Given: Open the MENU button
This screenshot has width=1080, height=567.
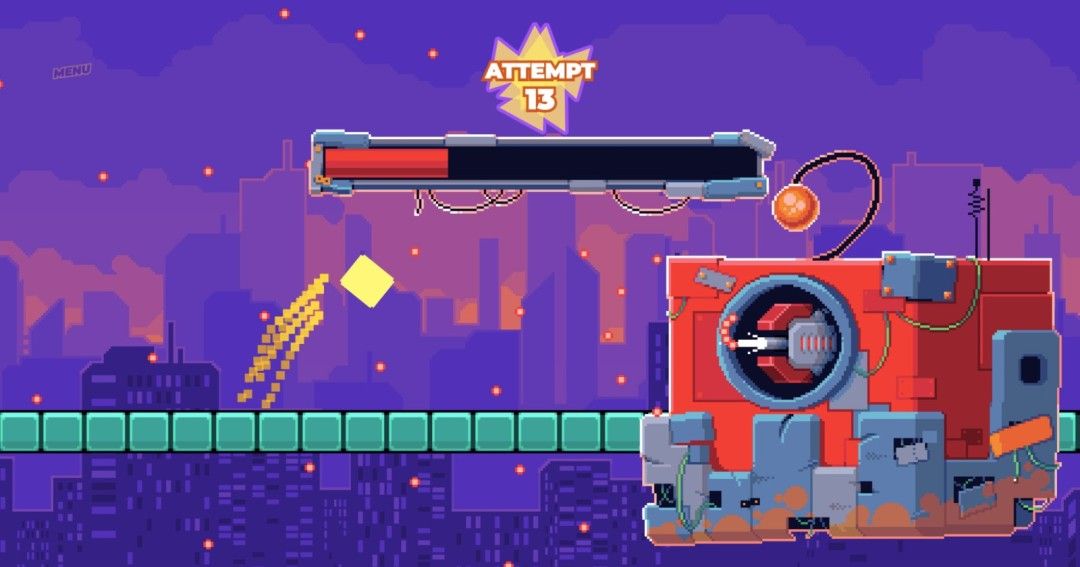Looking at the screenshot, I should pyautogui.click(x=72, y=71).
